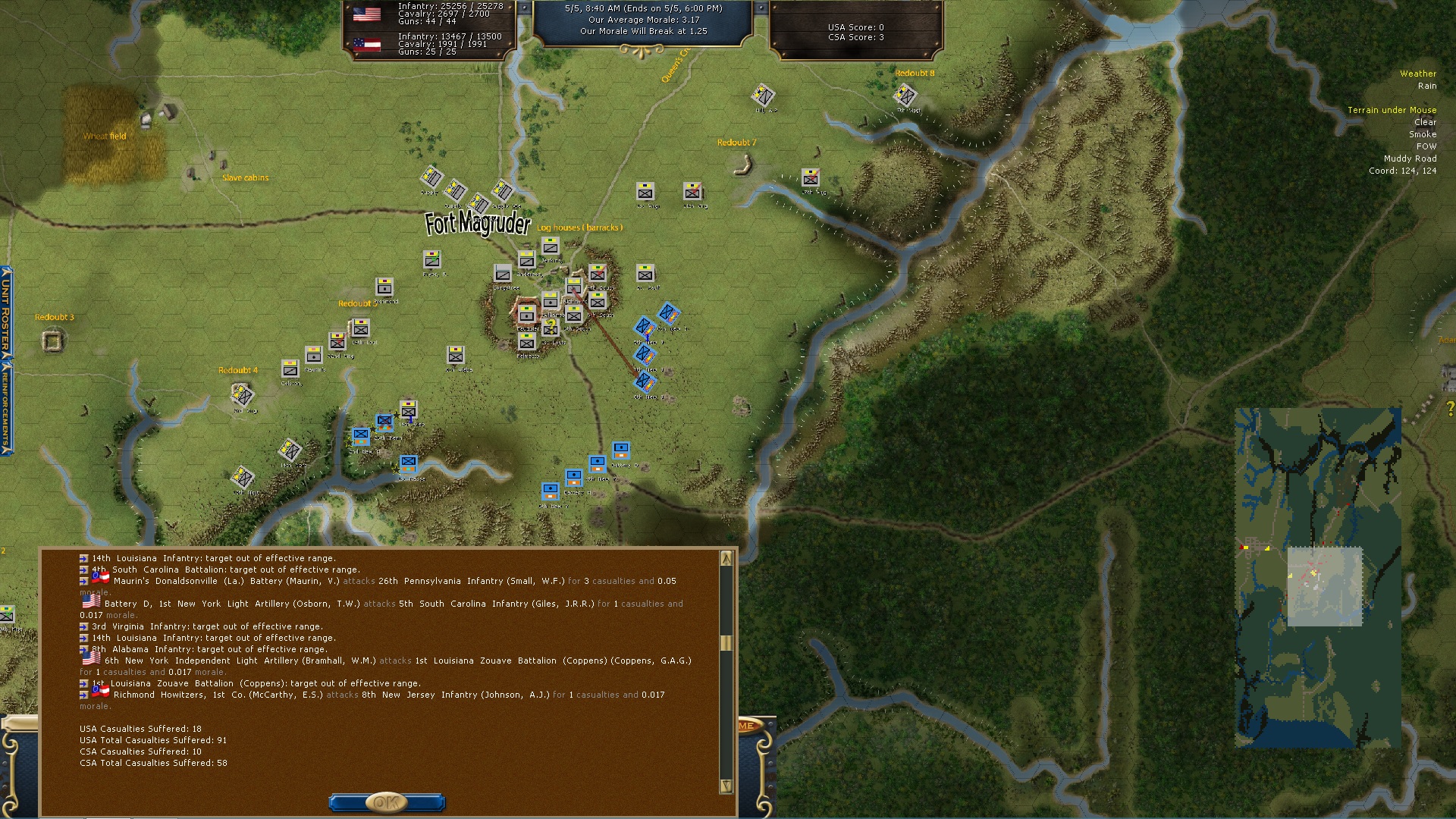Click the combat log scroll-down arrow
Image resolution: width=1456 pixels, height=819 pixels.
click(x=726, y=786)
